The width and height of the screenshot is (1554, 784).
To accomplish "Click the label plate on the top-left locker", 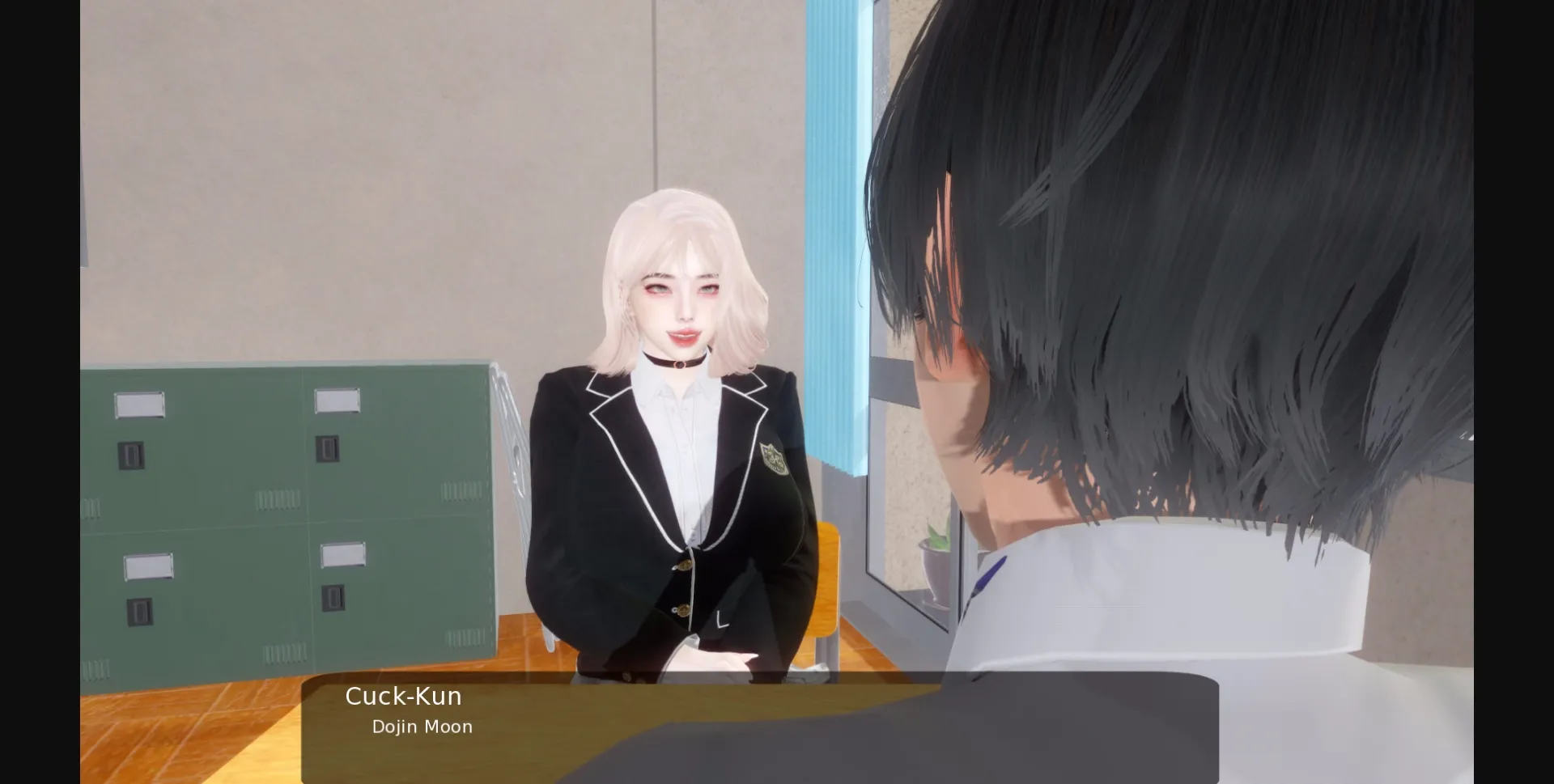I will [x=142, y=402].
